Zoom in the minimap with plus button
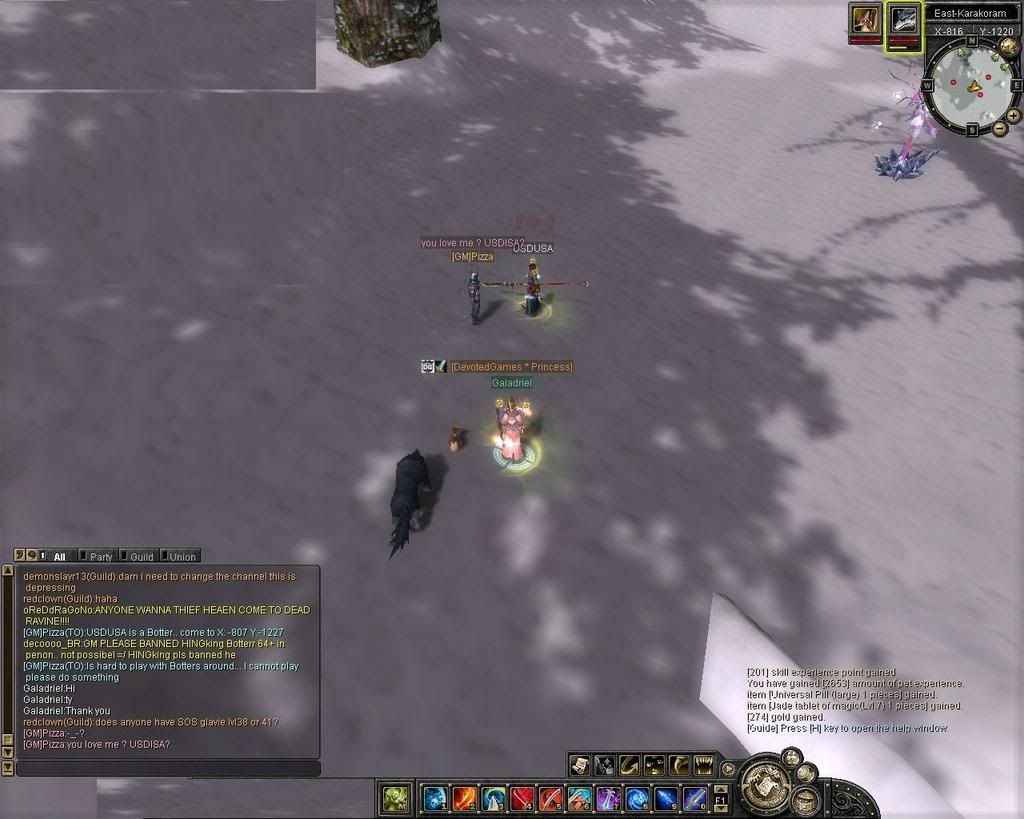Screen dimensions: 1024x819 1013,116
